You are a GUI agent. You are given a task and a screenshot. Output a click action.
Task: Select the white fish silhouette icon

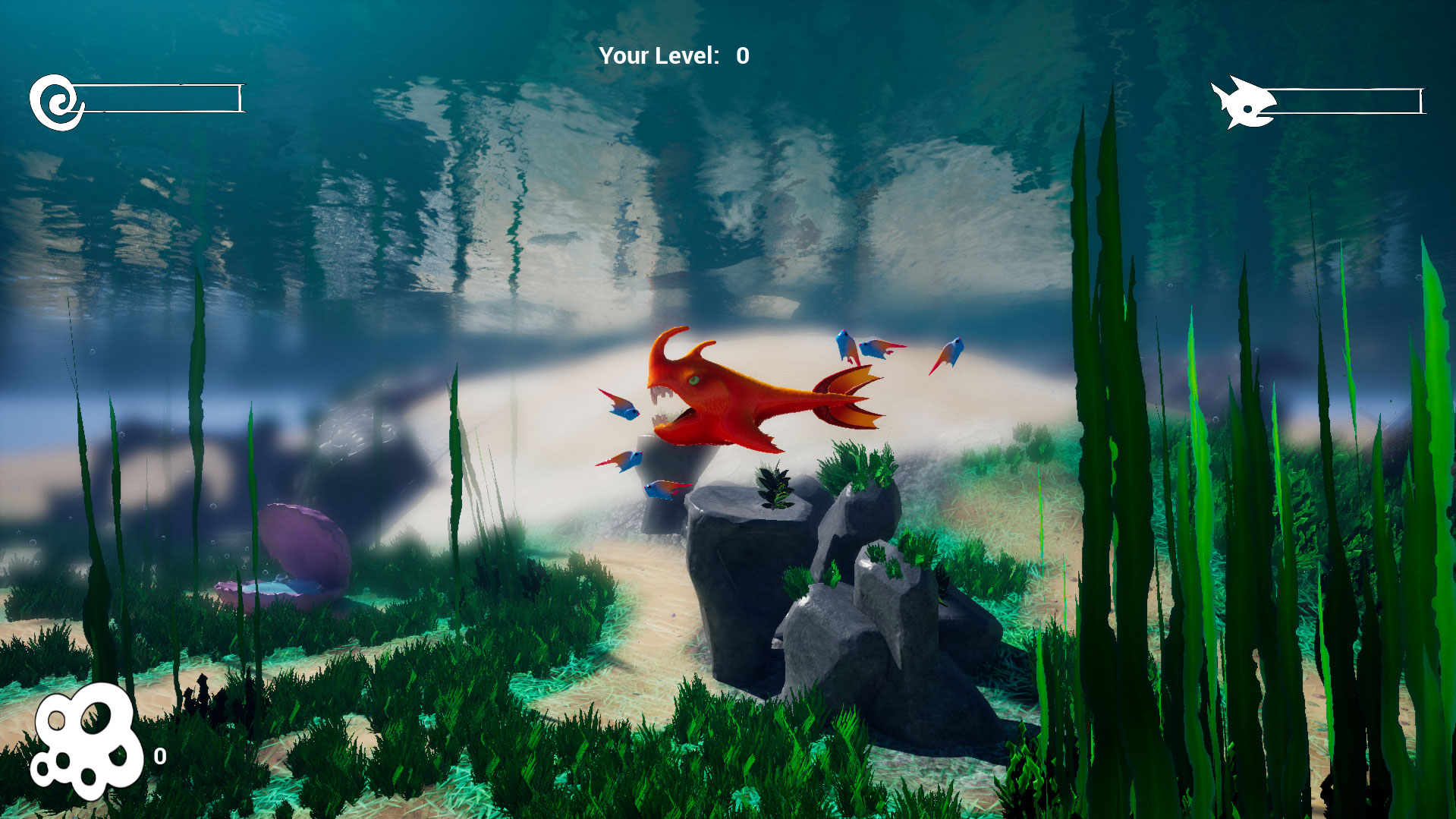pyautogui.click(x=1241, y=103)
